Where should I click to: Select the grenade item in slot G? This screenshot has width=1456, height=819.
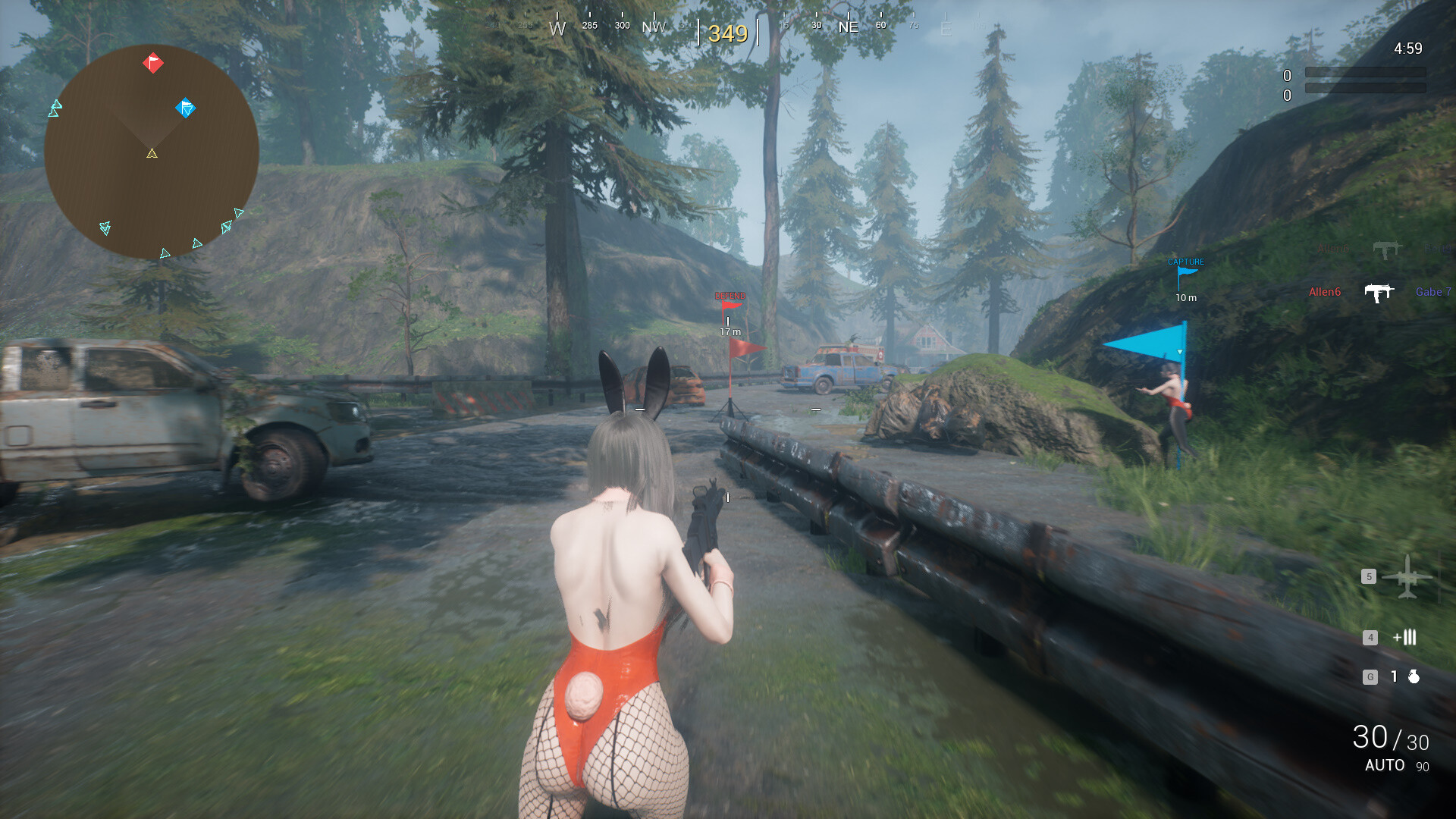point(1413,675)
